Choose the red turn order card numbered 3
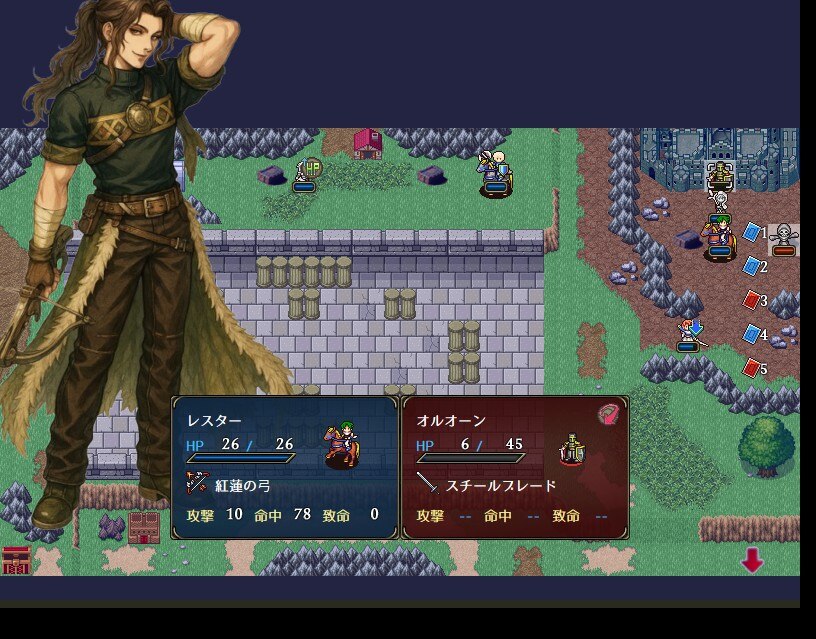816x639 pixels. tap(752, 299)
